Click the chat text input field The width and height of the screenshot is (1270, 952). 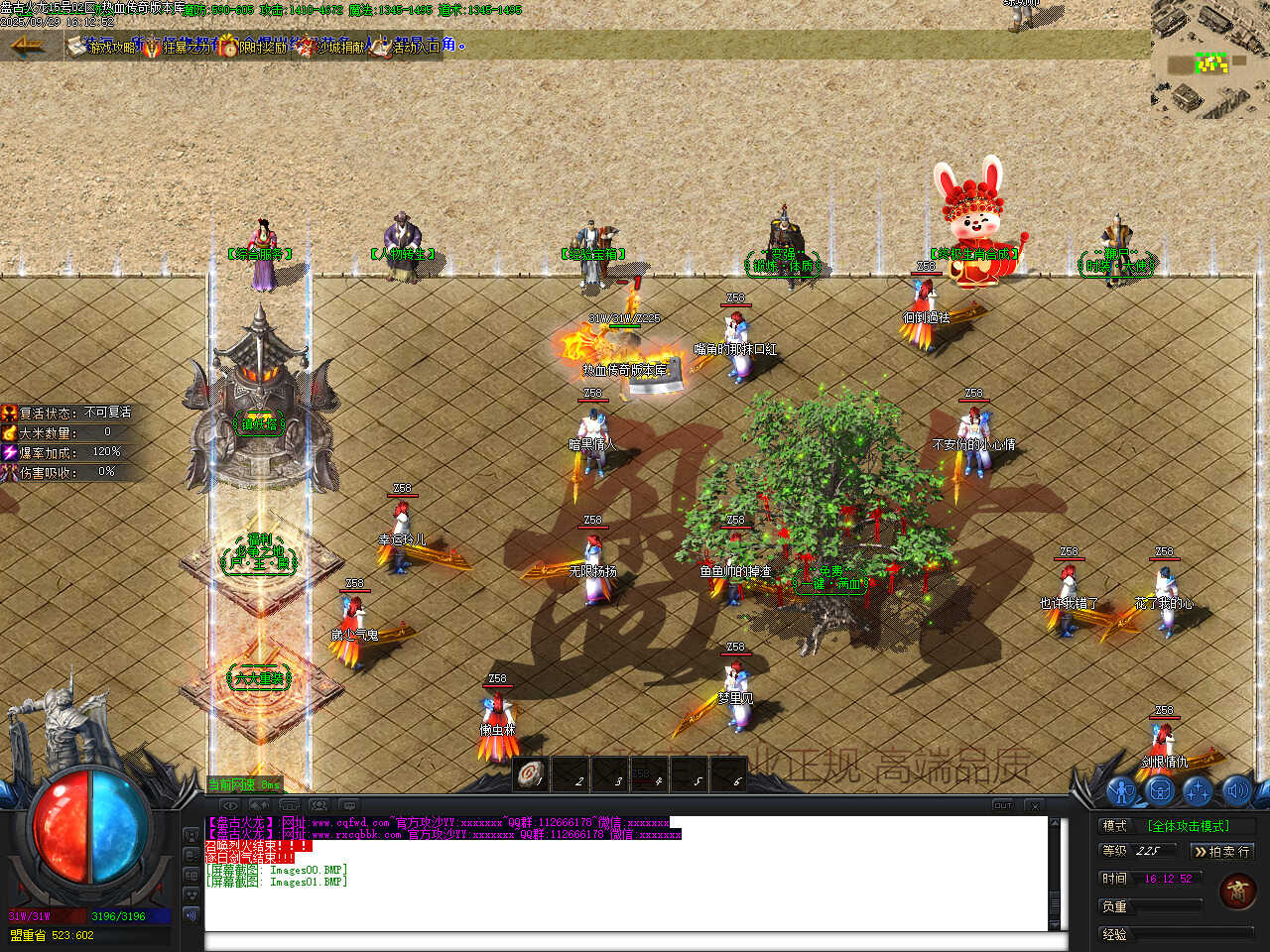coord(625,940)
